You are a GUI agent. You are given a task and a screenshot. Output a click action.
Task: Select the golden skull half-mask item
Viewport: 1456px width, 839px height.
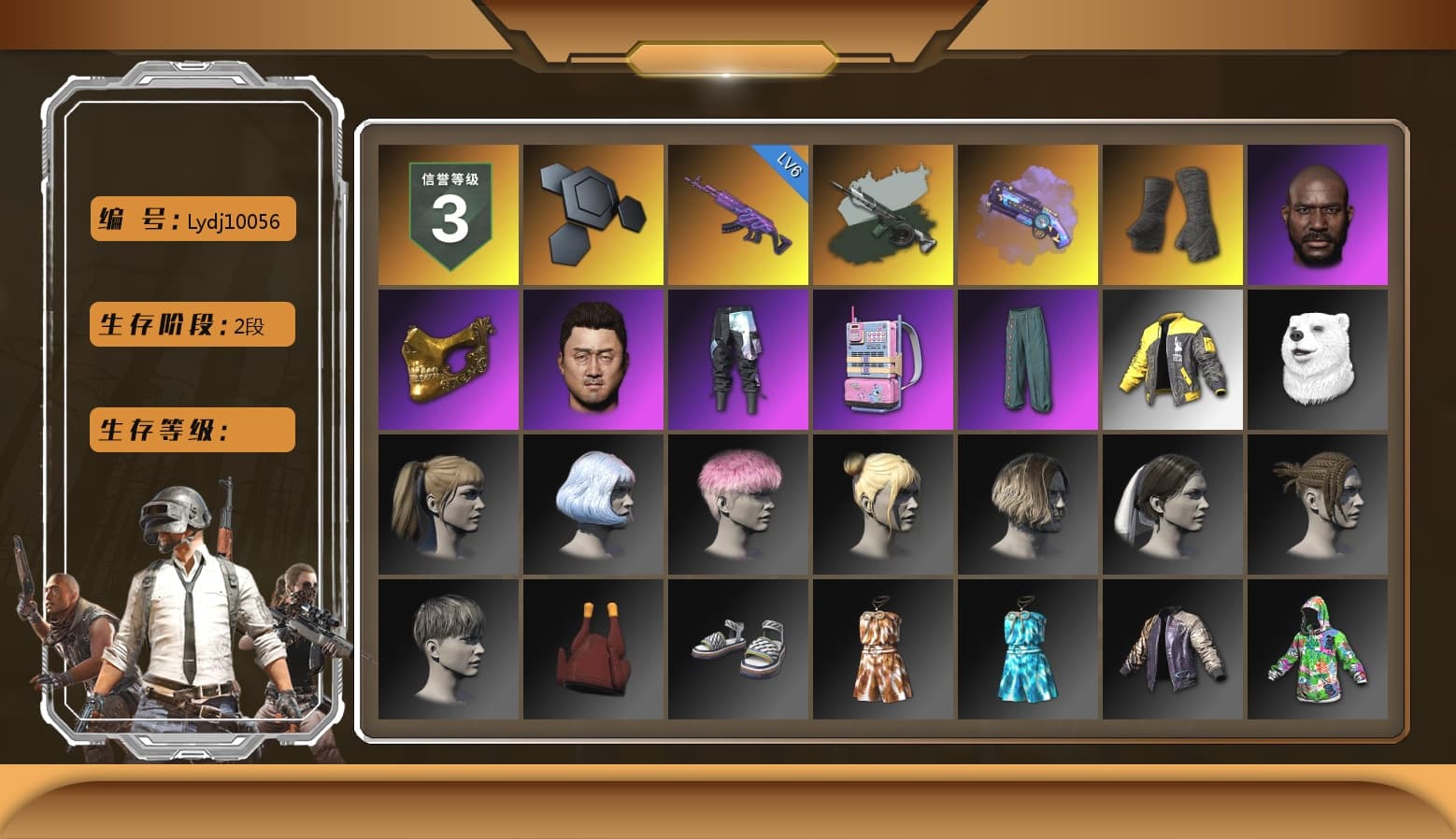(447, 358)
